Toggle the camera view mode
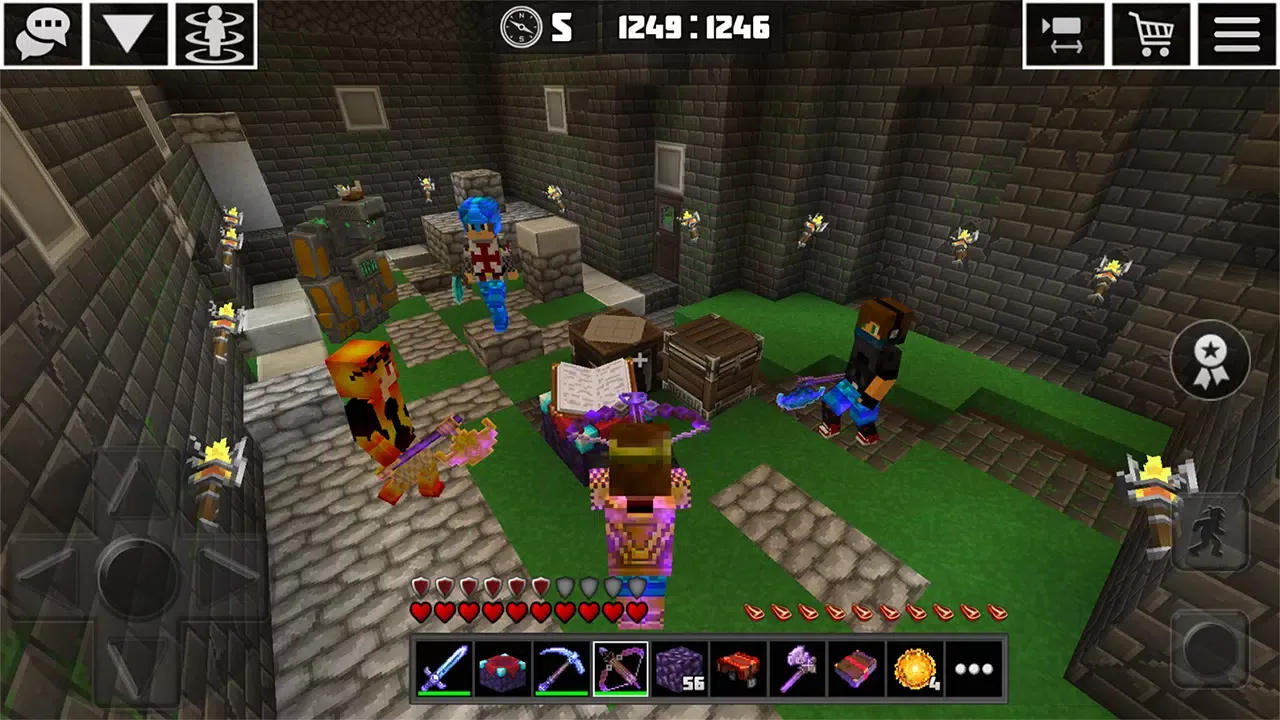Screen dimensions: 1280x720 (1064, 33)
